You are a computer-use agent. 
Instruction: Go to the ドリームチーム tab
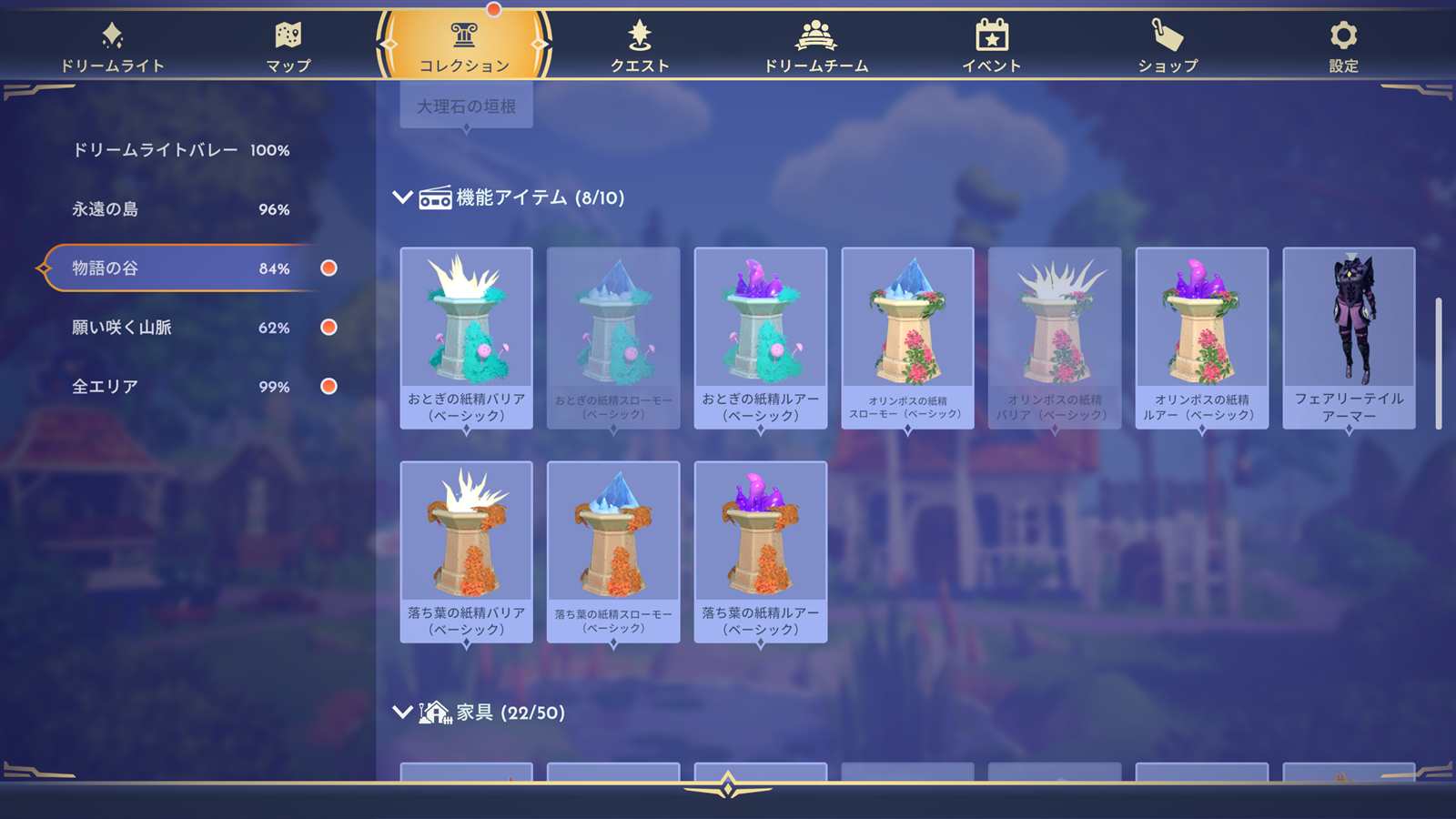coord(815,47)
